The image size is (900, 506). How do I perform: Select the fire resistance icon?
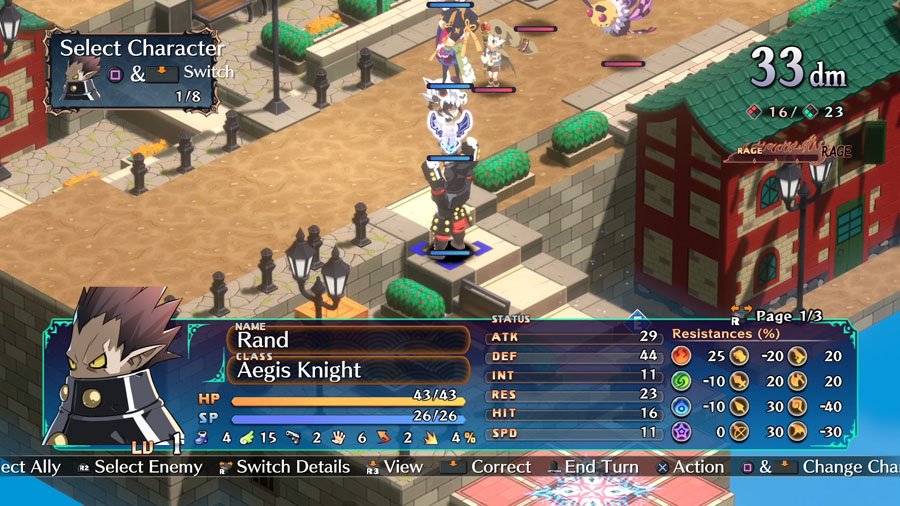click(x=682, y=355)
